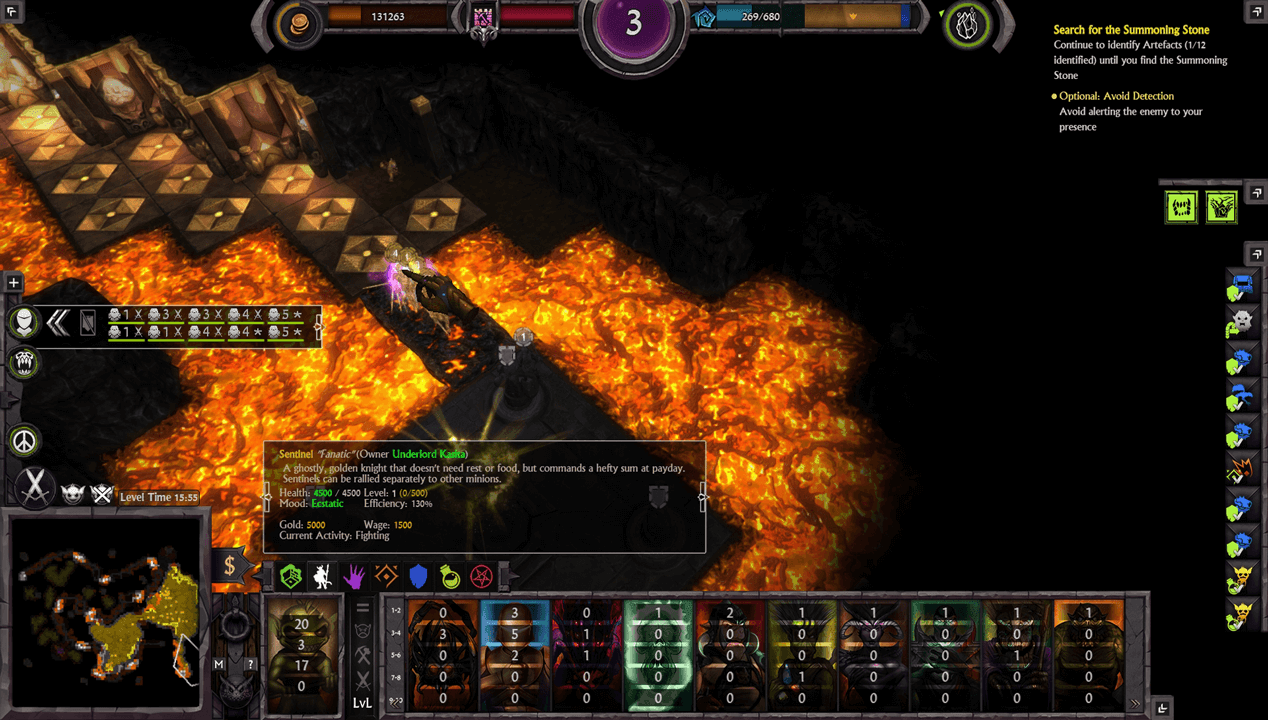Click the blue-highlighted minion portrait column

click(514, 654)
